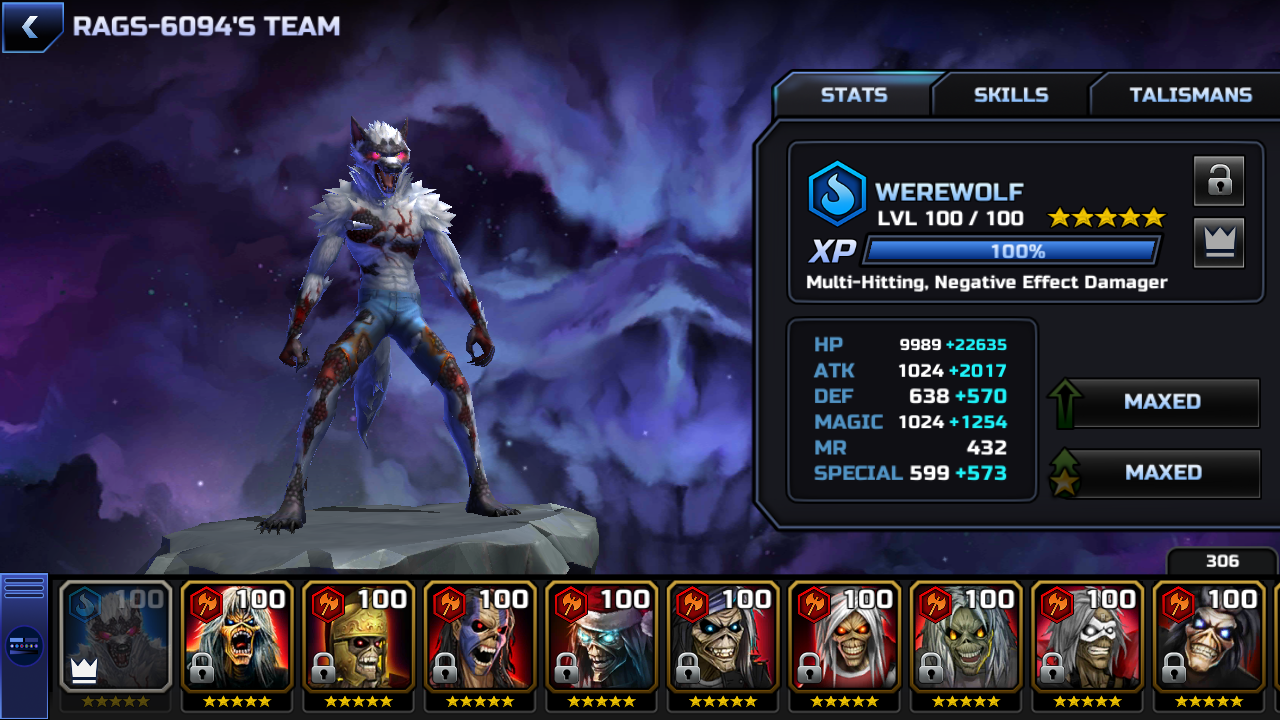1280x720 pixels.
Task: Select the white-masked Eddie portrait
Action: click(x=1088, y=637)
